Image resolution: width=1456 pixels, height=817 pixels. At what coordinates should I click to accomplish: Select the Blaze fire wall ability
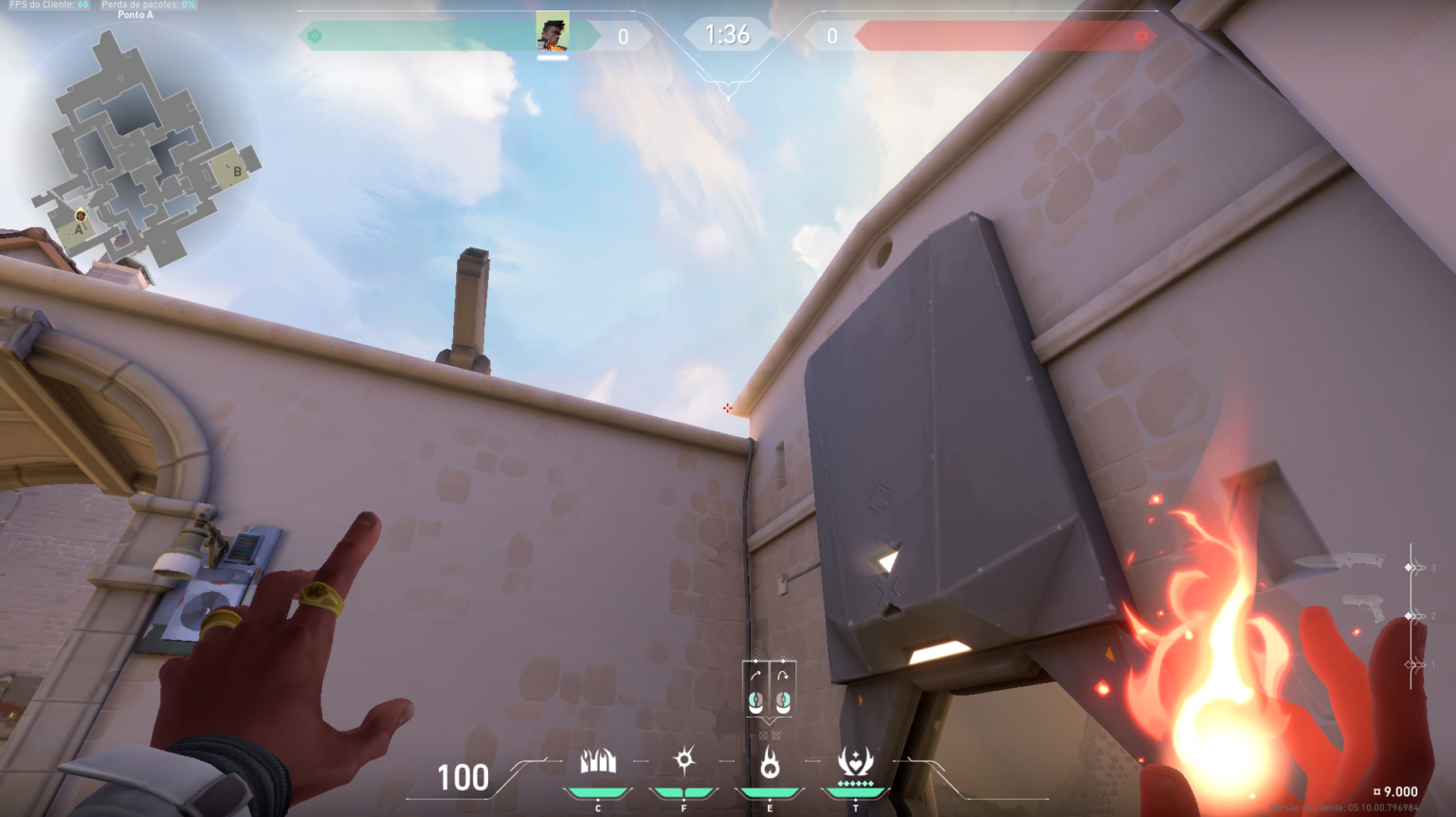(x=598, y=761)
